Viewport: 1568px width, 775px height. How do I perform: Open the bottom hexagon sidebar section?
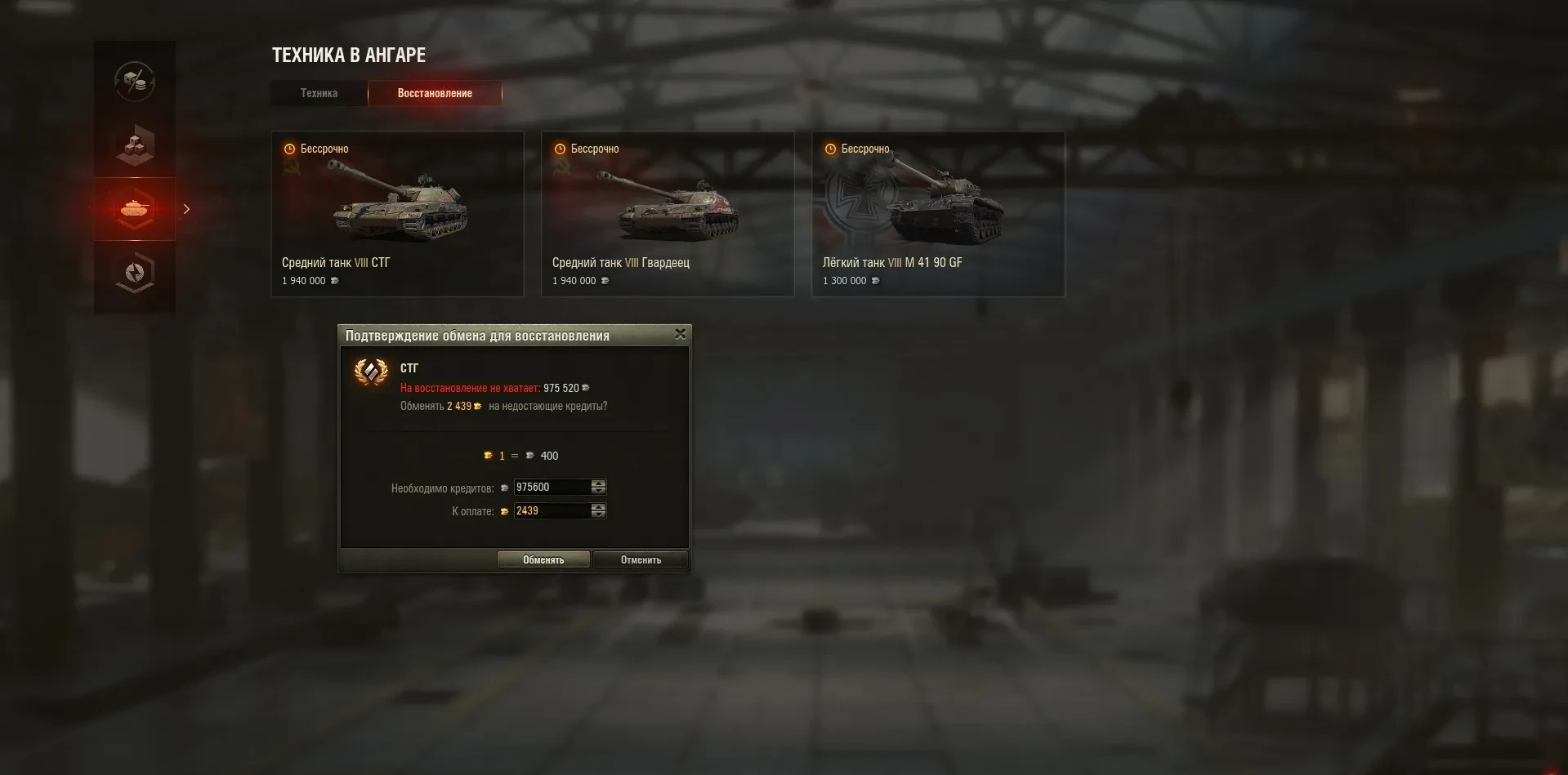click(135, 273)
